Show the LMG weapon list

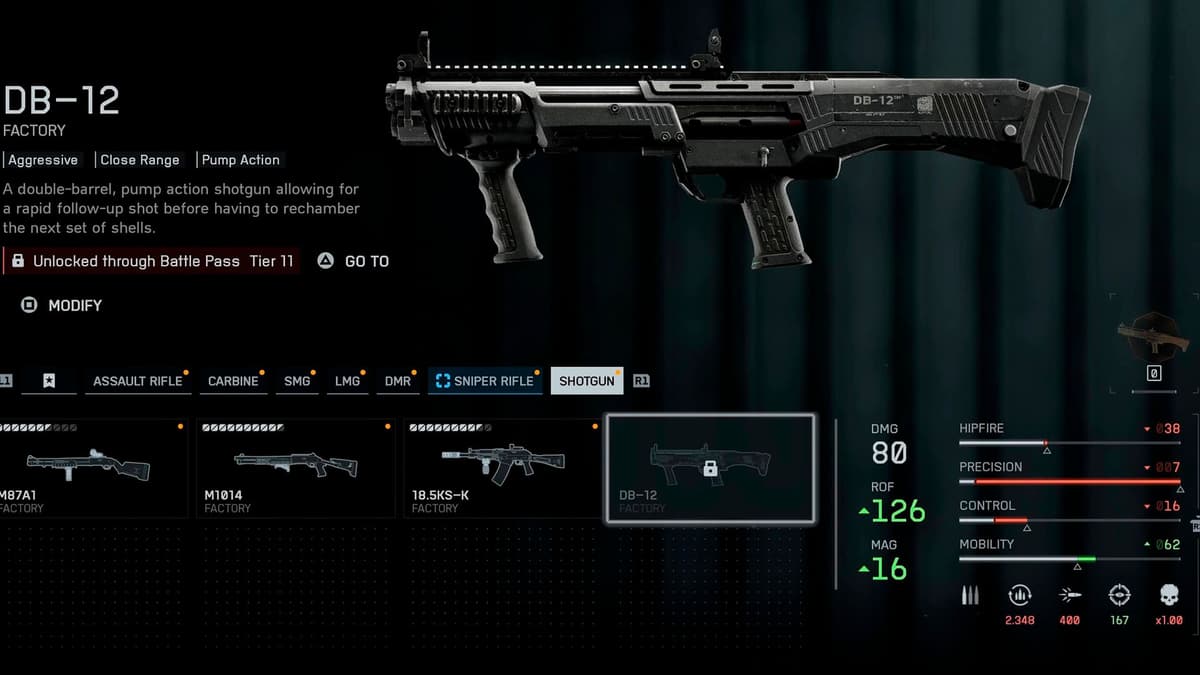pyautogui.click(x=347, y=381)
